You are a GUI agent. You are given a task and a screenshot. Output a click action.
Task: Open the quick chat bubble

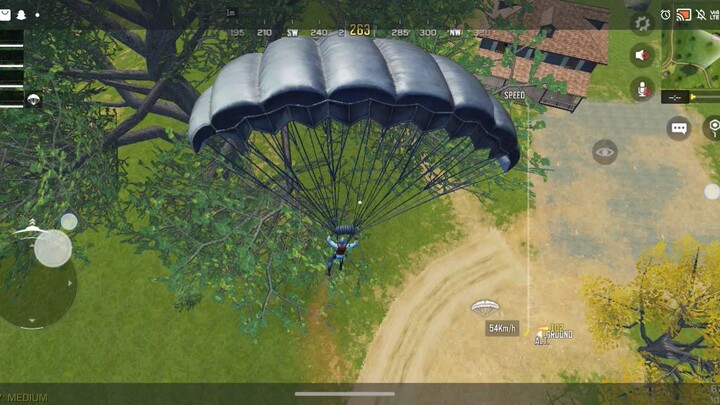(x=679, y=128)
